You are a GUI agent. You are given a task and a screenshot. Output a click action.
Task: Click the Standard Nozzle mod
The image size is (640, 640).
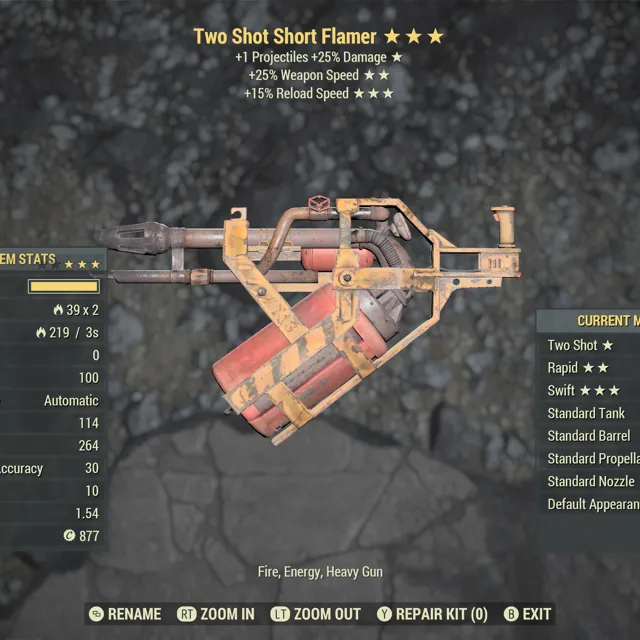(x=592, y=482)
